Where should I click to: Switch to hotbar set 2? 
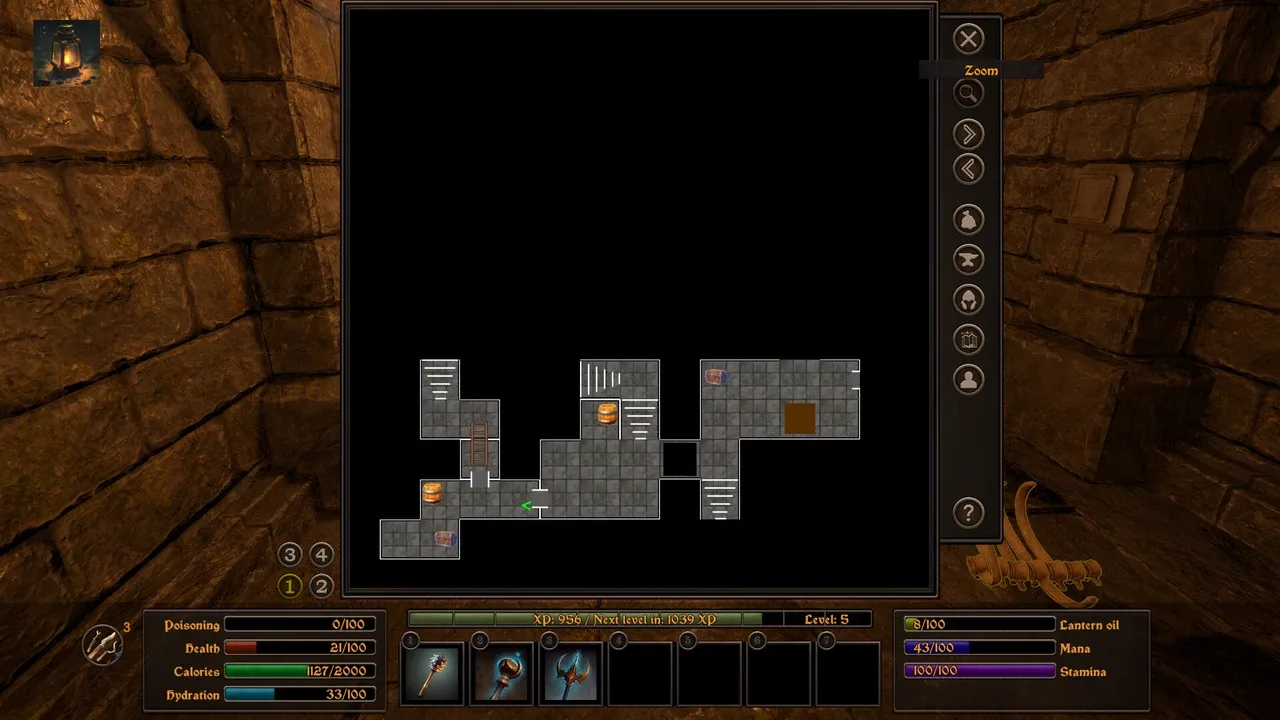pyautogui.click(x=321, y=586)
